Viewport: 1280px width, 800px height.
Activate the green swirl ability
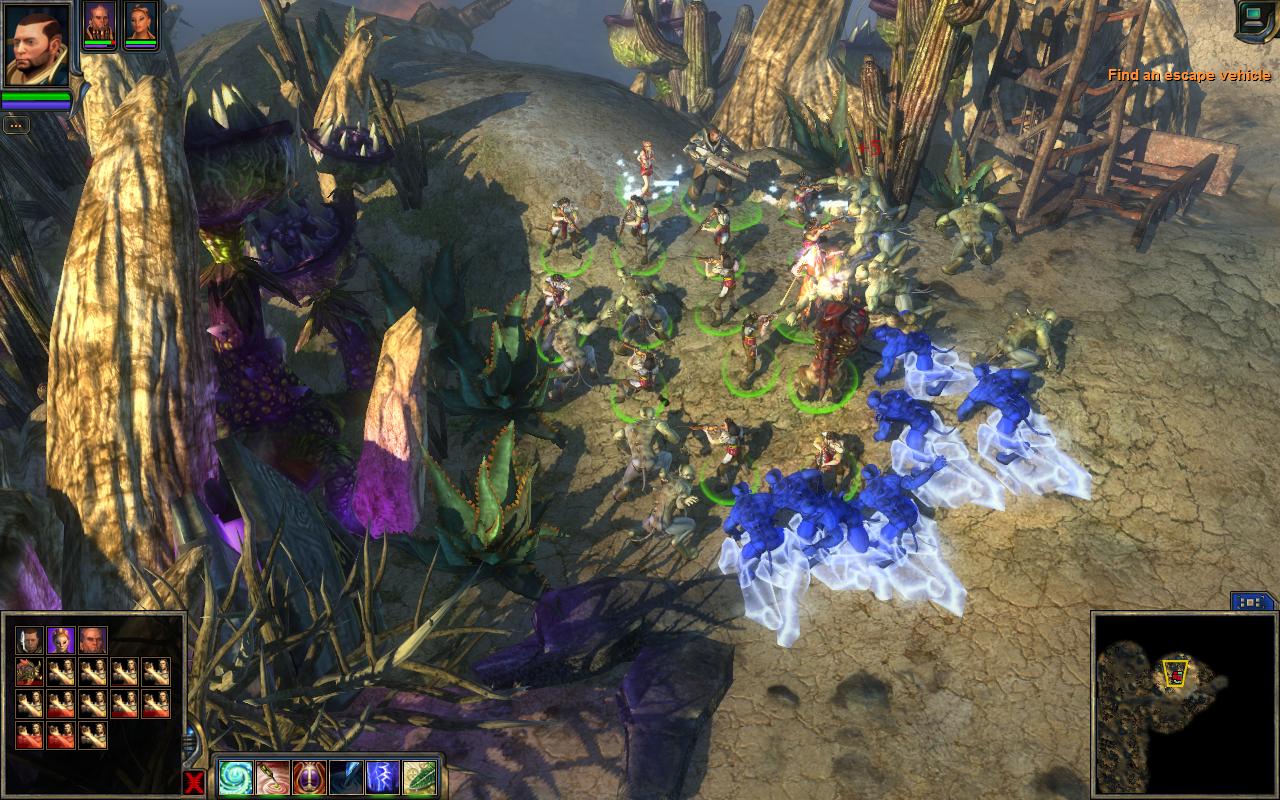tap(237, 778)
